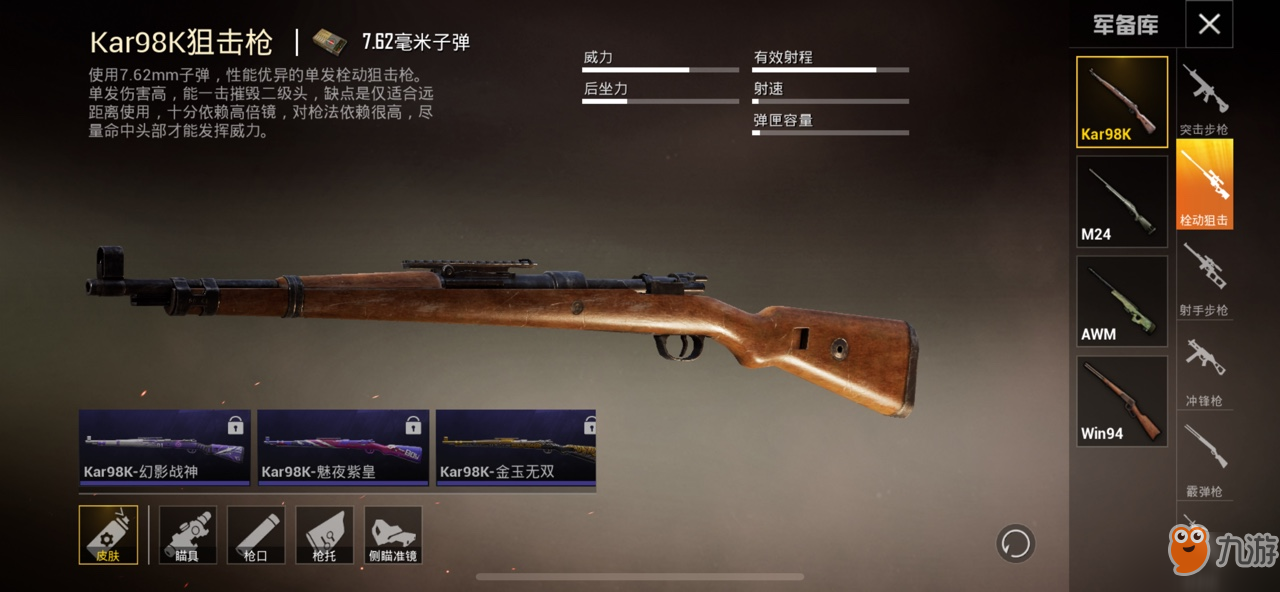Image resolution: width=1280 pixels, height=592 pixels.
Task: Close the armory screen
Action: click(x=1209, y=24)
